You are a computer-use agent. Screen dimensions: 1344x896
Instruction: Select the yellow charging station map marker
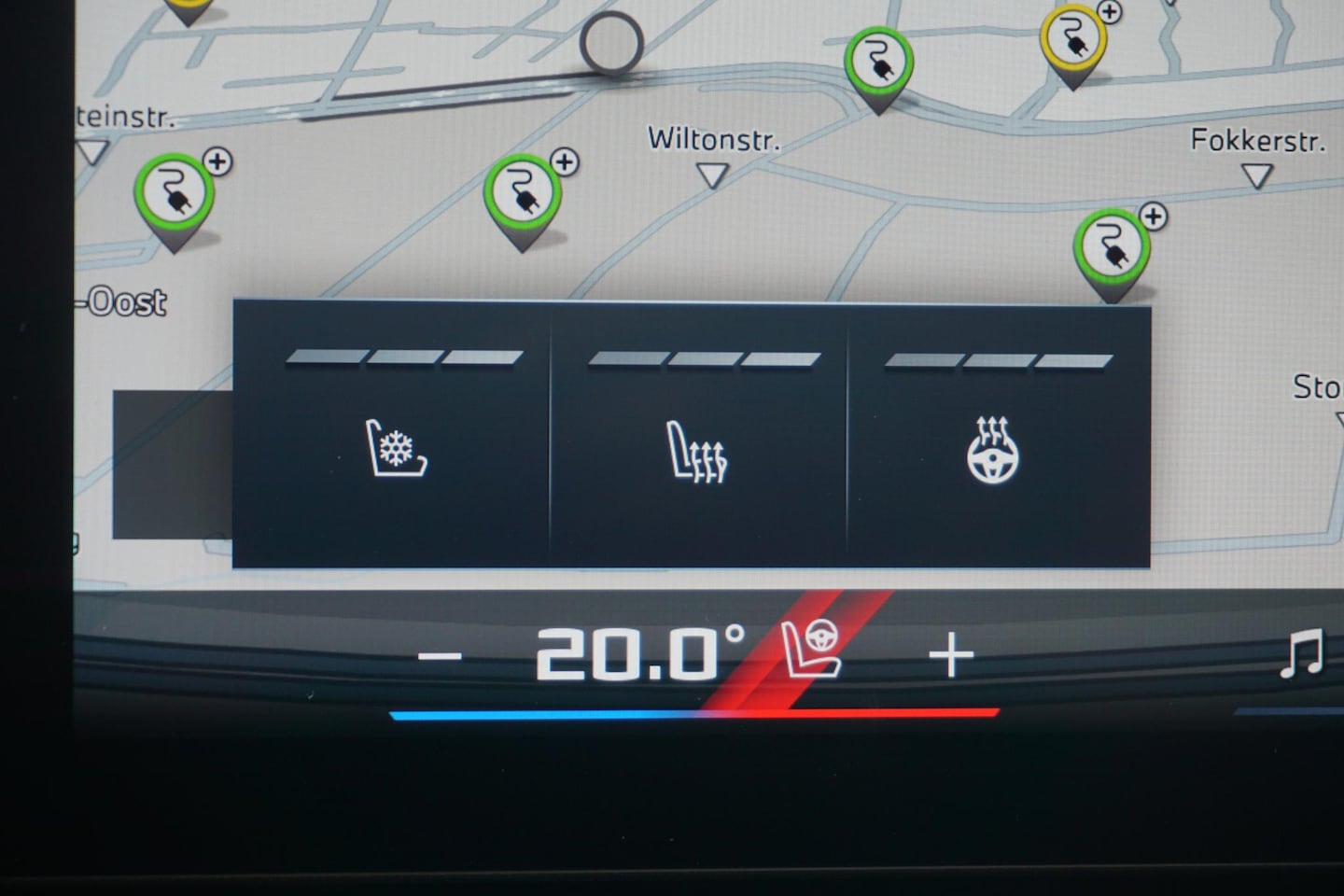[1072, 42]
